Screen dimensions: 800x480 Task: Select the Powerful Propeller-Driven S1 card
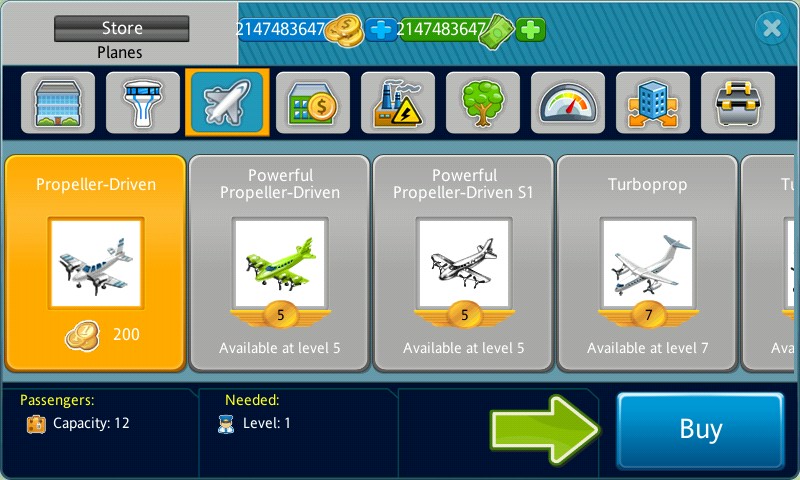coord(464,263)
